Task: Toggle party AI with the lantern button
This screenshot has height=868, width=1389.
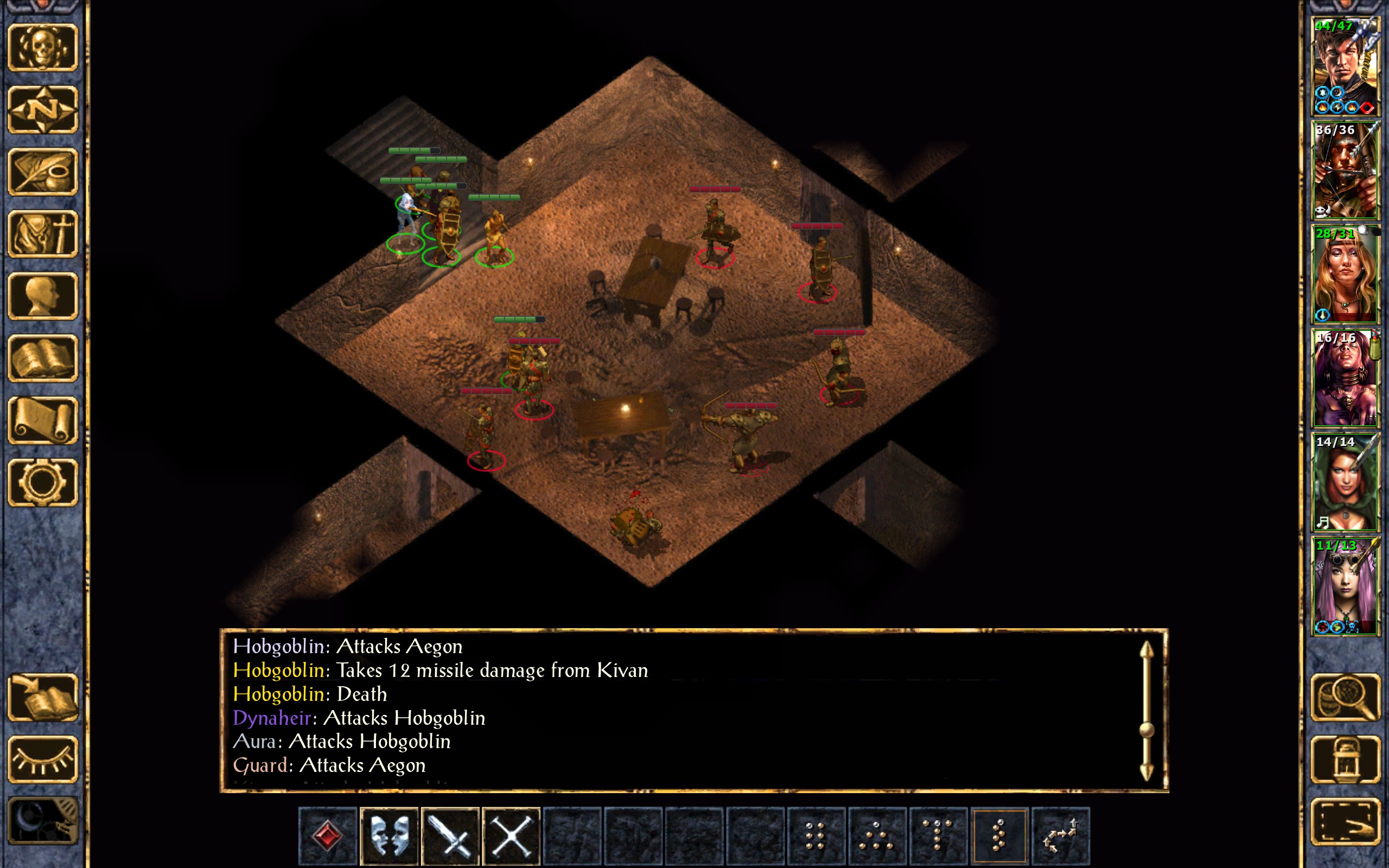Action: click(1346, 759)
